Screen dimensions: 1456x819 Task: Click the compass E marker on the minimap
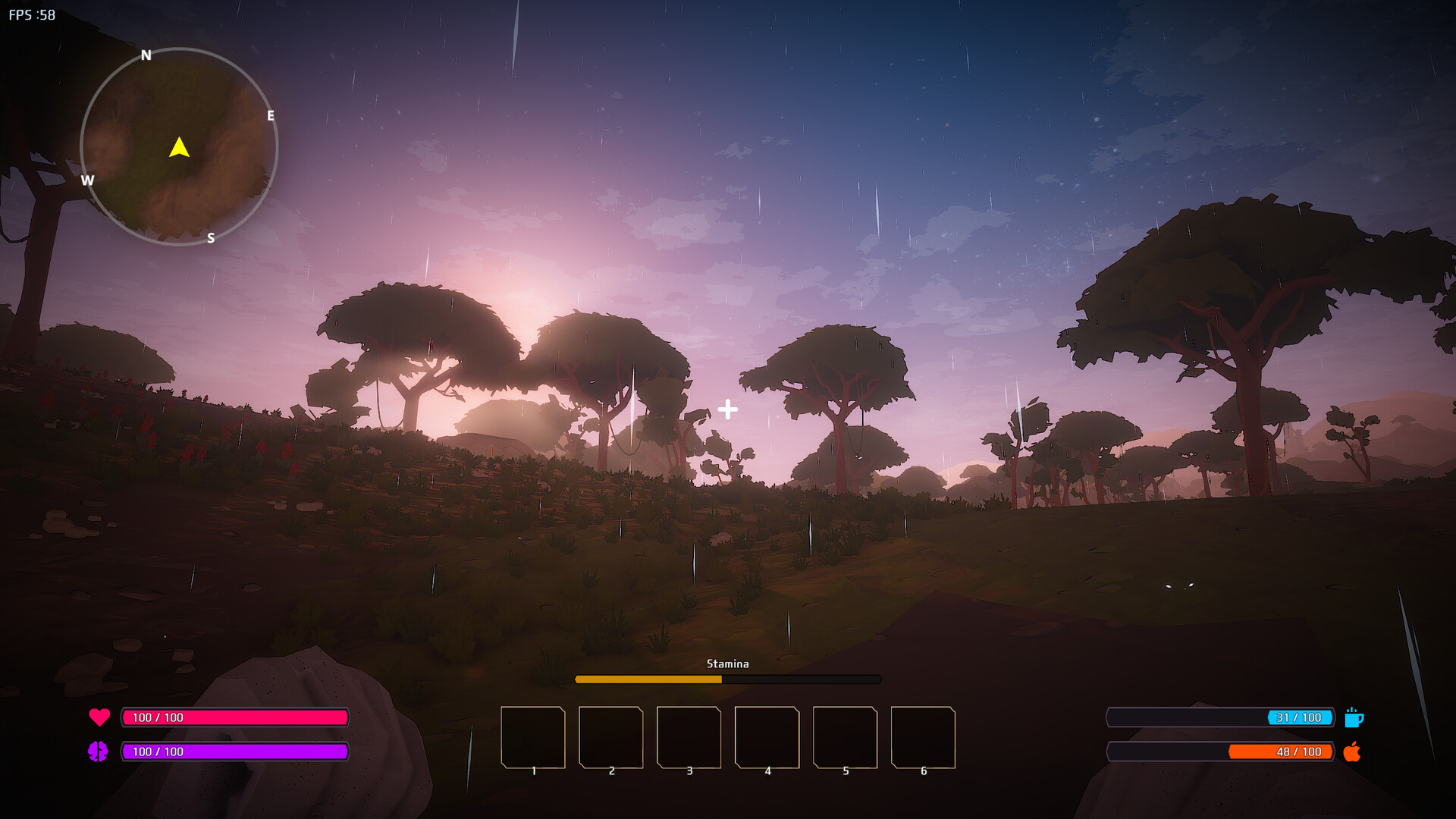pyautogui.click(x=270, y=115)
